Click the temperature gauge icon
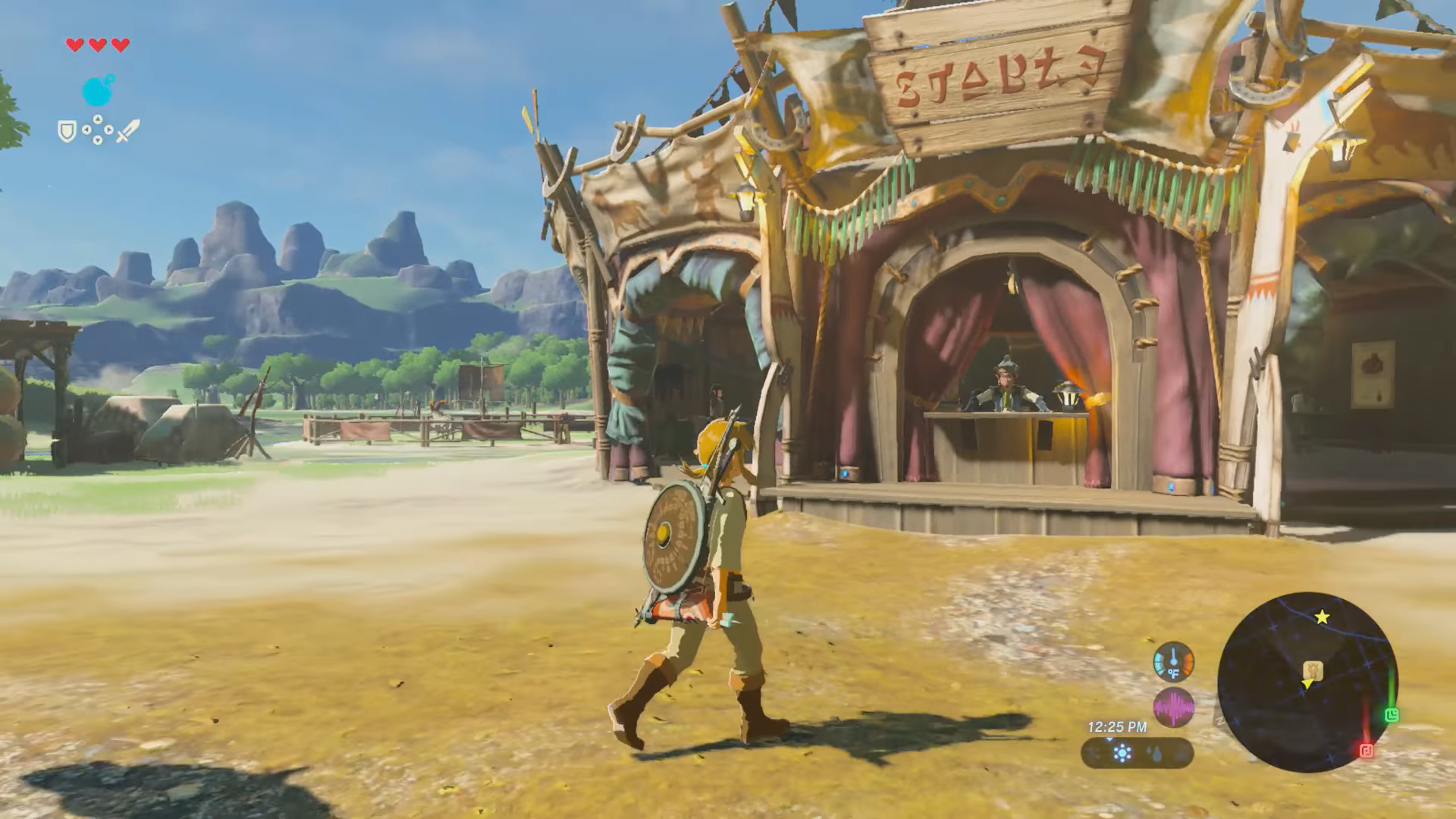 pyautogui.click(x=1173, y=662)
